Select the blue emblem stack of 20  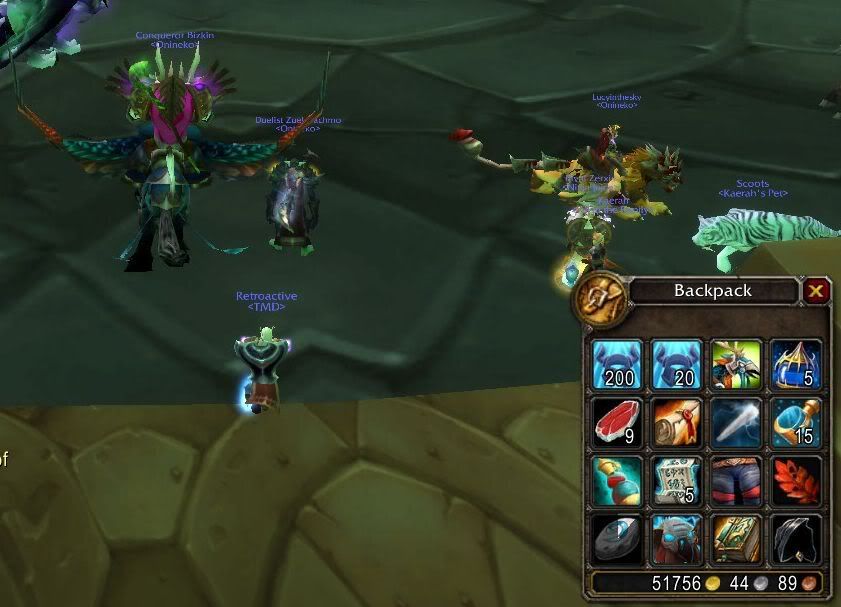click(x=675, y=364)
